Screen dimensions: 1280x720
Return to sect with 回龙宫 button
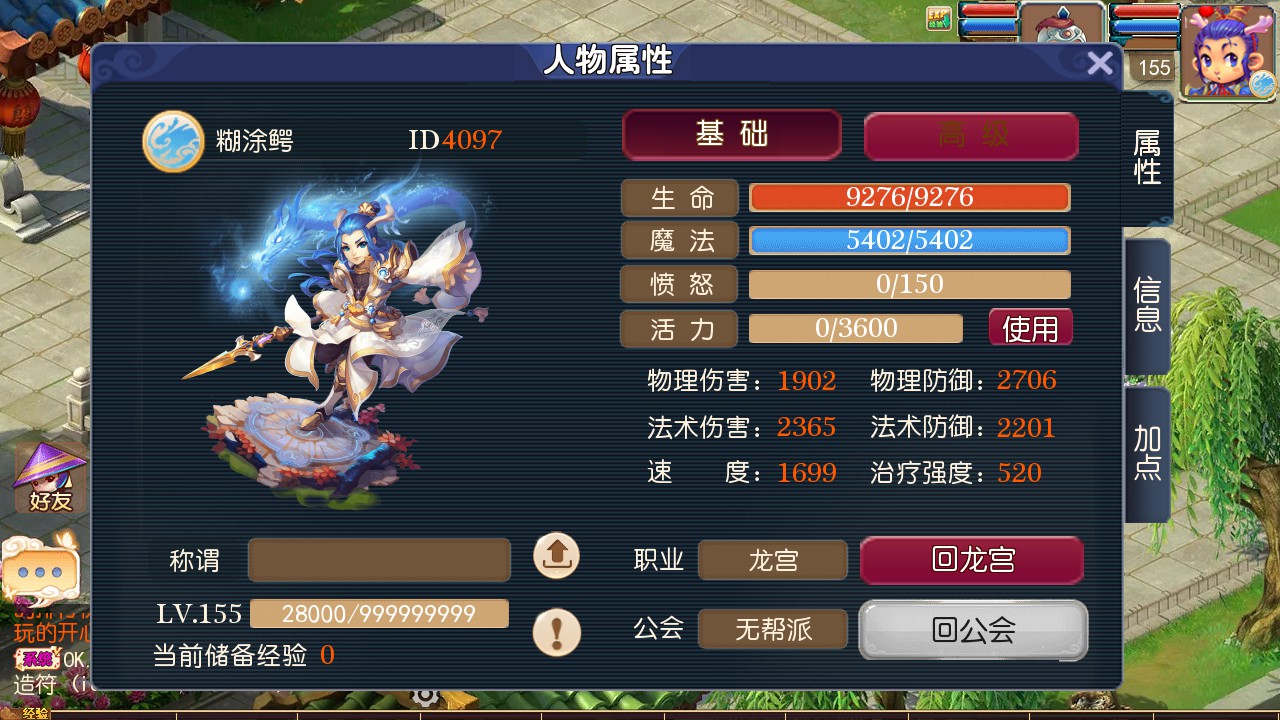click(971, 560)
